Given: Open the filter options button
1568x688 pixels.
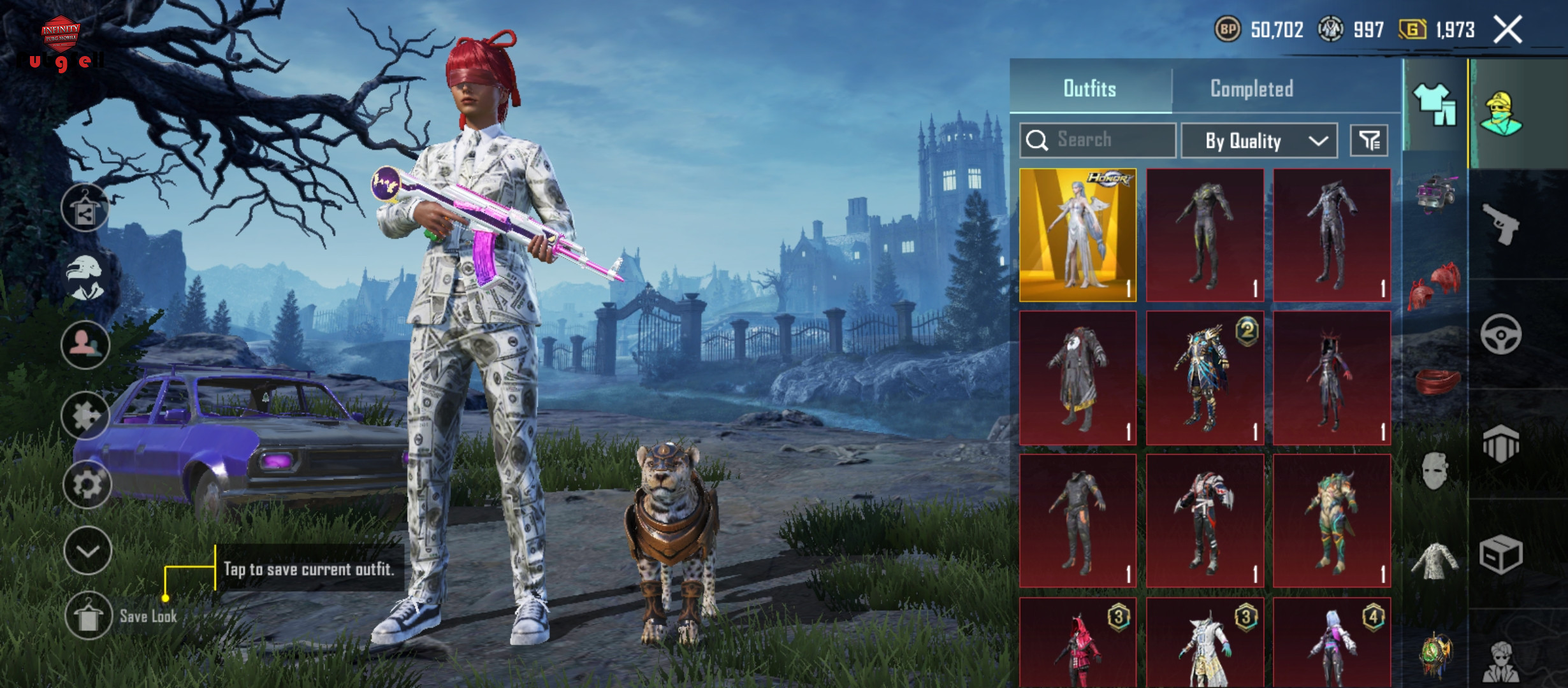Looking at the screenshot, I should (x=1368, y=140).
